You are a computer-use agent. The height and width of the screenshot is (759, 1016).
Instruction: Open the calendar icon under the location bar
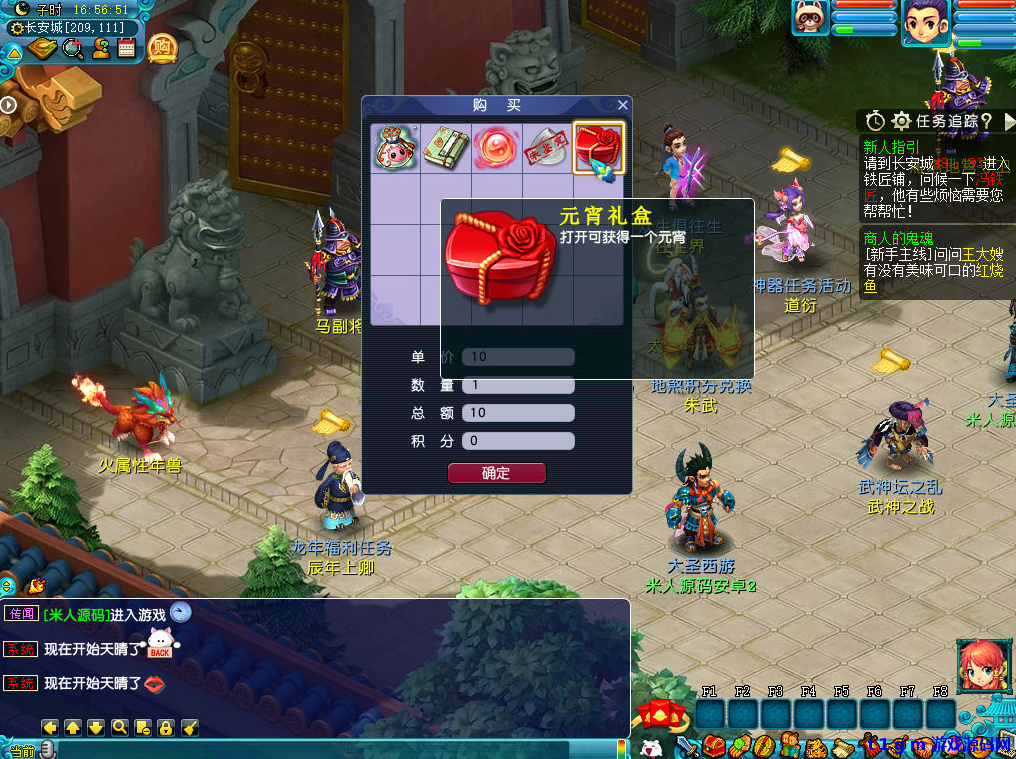tap(127, 48)
